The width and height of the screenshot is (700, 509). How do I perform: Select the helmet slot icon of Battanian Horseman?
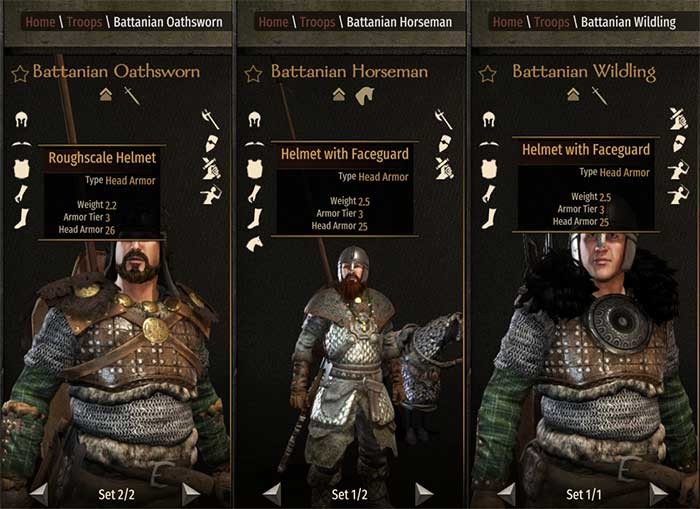(x=254, y=119)
